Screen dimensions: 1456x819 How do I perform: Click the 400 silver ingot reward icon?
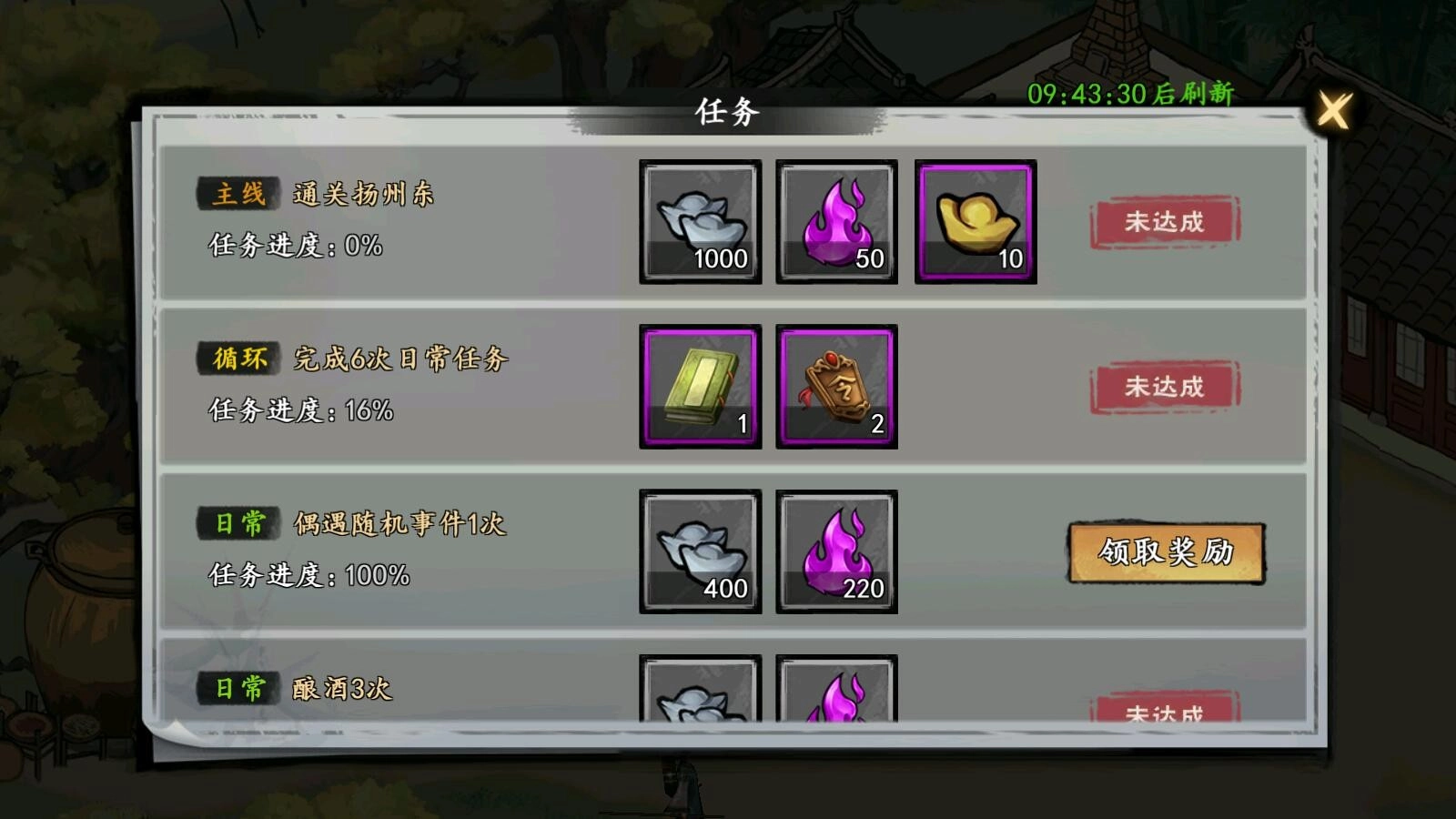(x=699, y=553)
